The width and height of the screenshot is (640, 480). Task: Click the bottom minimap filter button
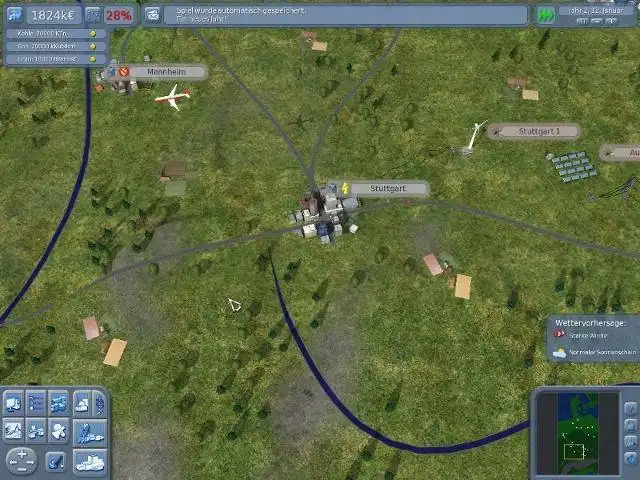(x=629, y=459)
